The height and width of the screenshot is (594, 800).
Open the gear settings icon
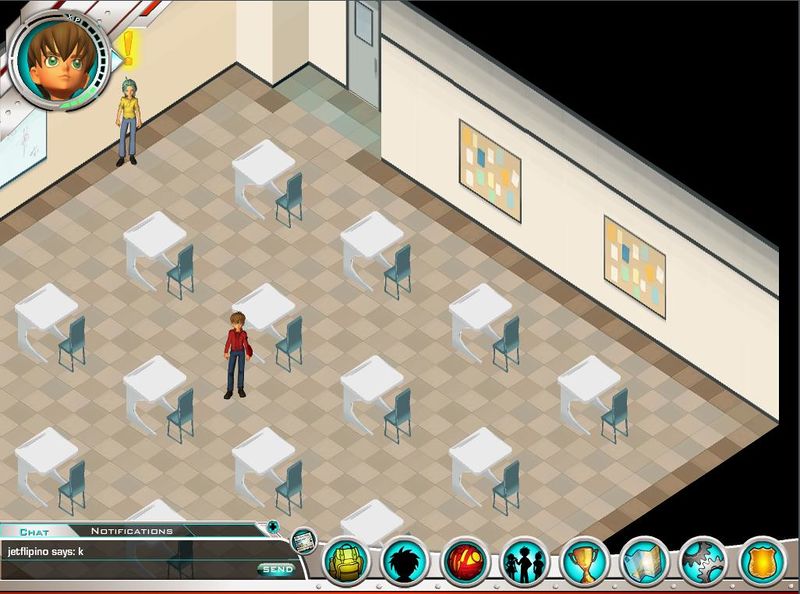[x=703, y=562]
